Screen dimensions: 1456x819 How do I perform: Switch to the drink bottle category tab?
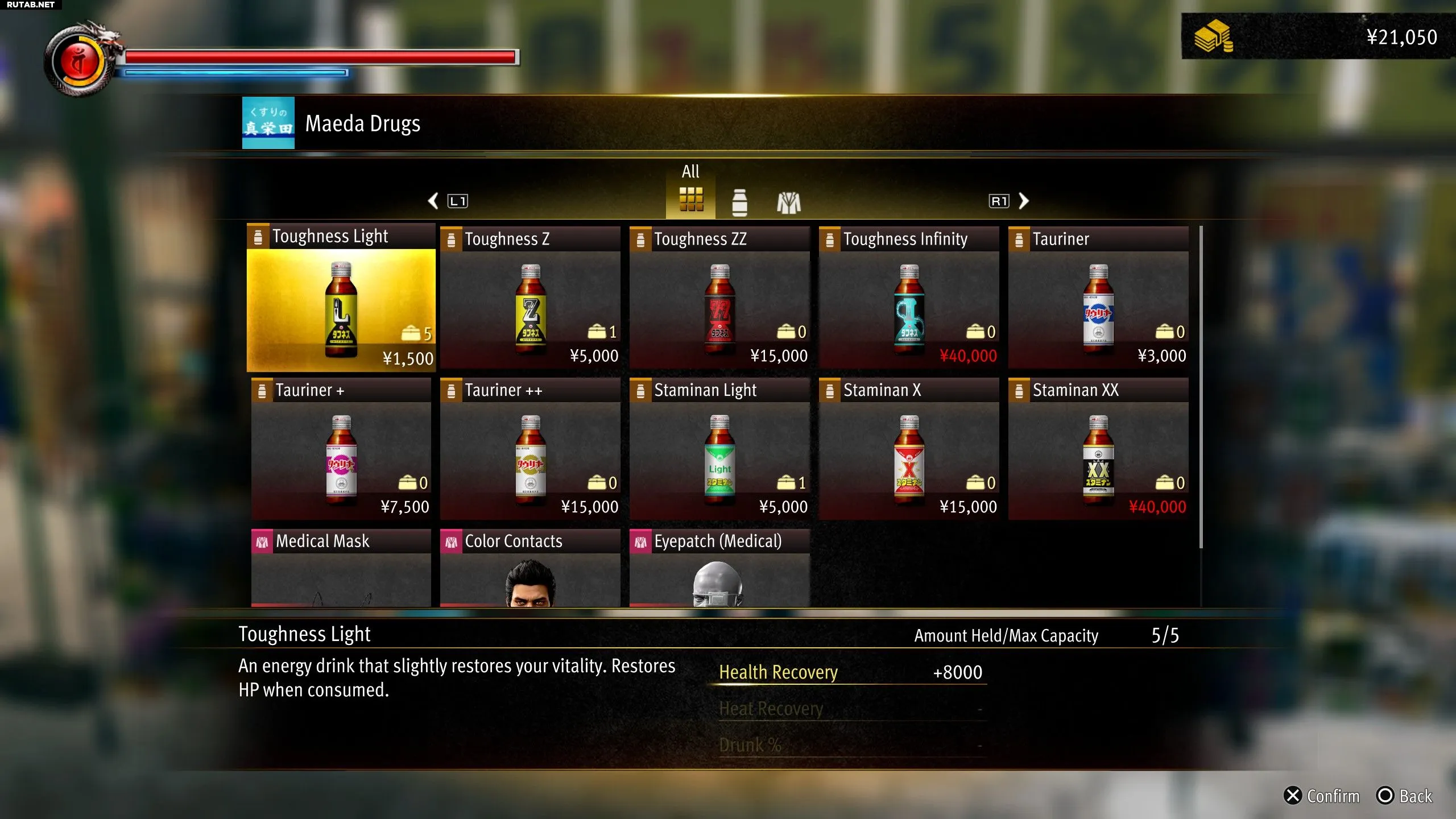[739, 202]
